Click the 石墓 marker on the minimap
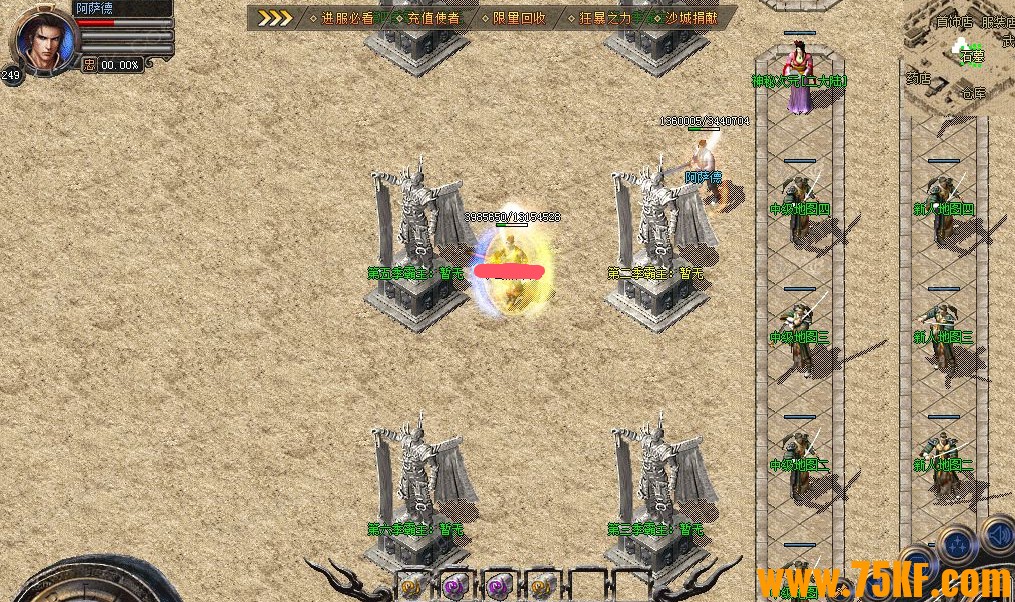 [x=972, y=57]
